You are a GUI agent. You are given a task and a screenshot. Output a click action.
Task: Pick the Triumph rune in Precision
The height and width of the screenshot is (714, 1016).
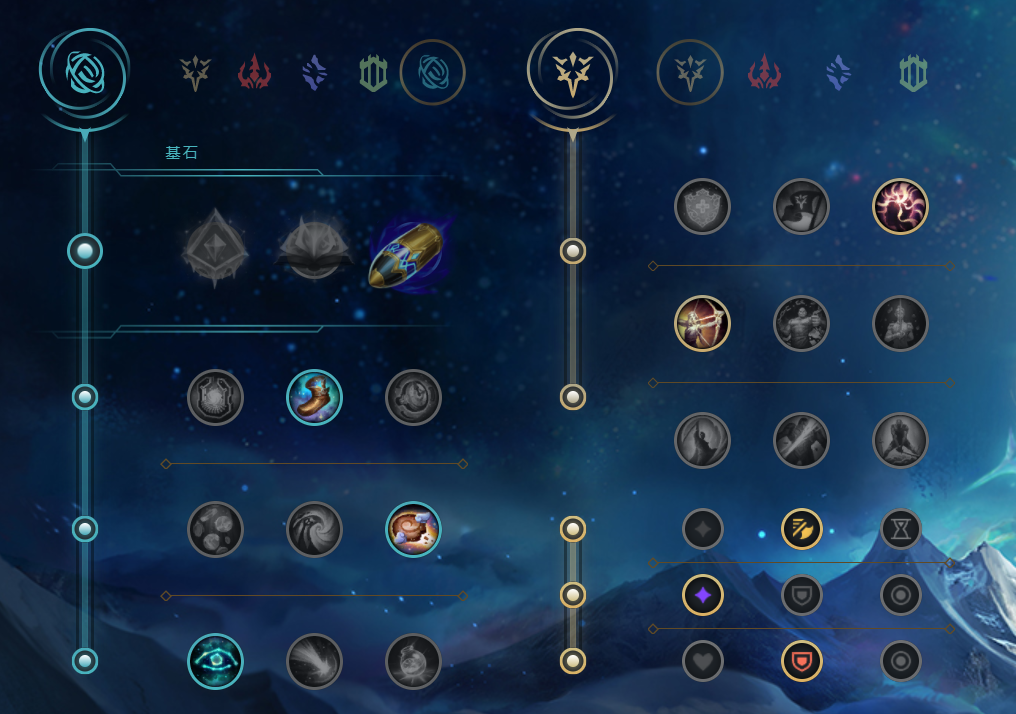[801, 206]
